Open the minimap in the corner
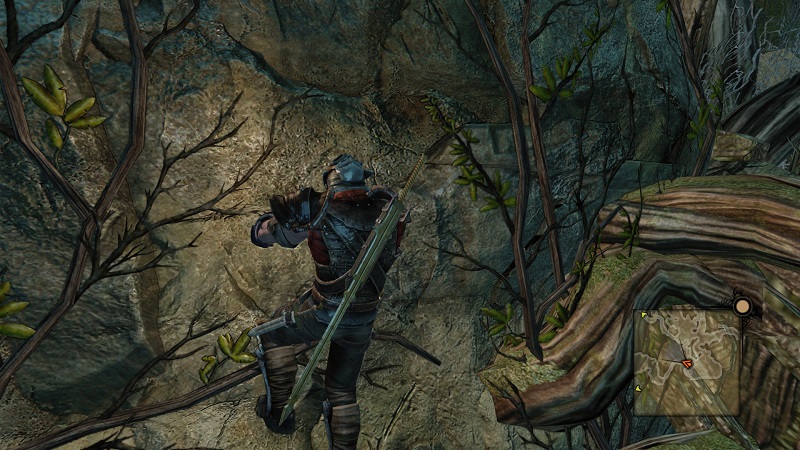Viewport: 800px width, 450px height. (x=687, y=361)
